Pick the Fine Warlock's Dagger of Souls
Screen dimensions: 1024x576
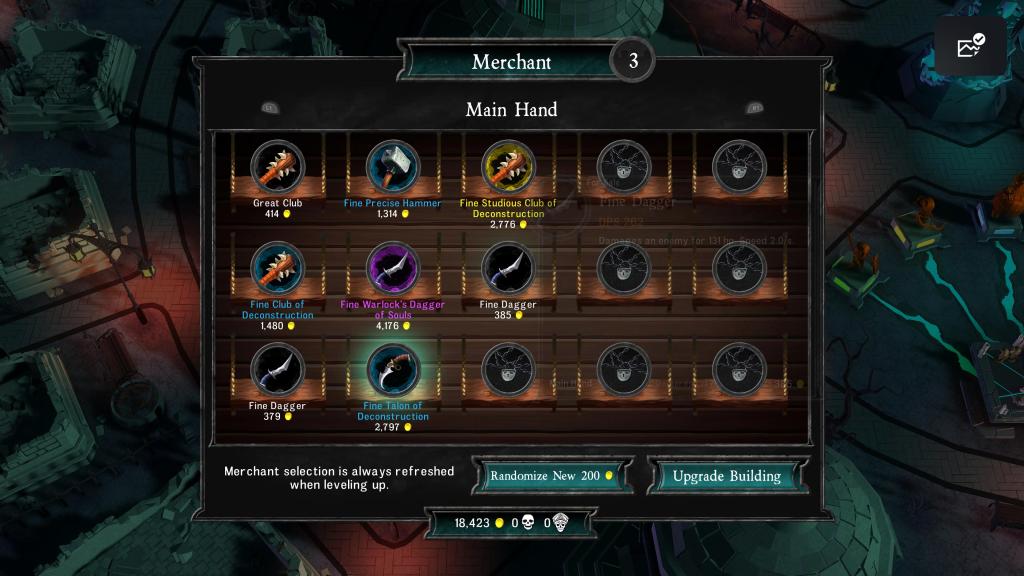click(x=393, y=268)
